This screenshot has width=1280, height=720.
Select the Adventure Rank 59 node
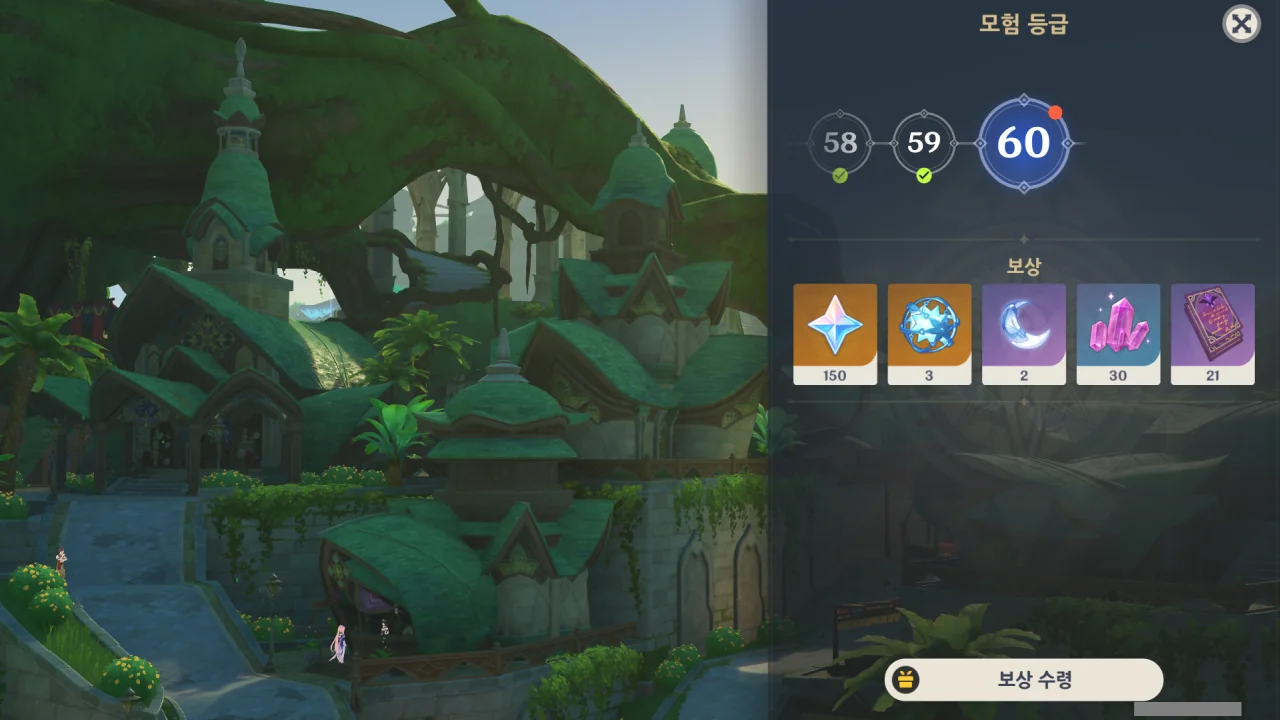(x=924, y=143)
